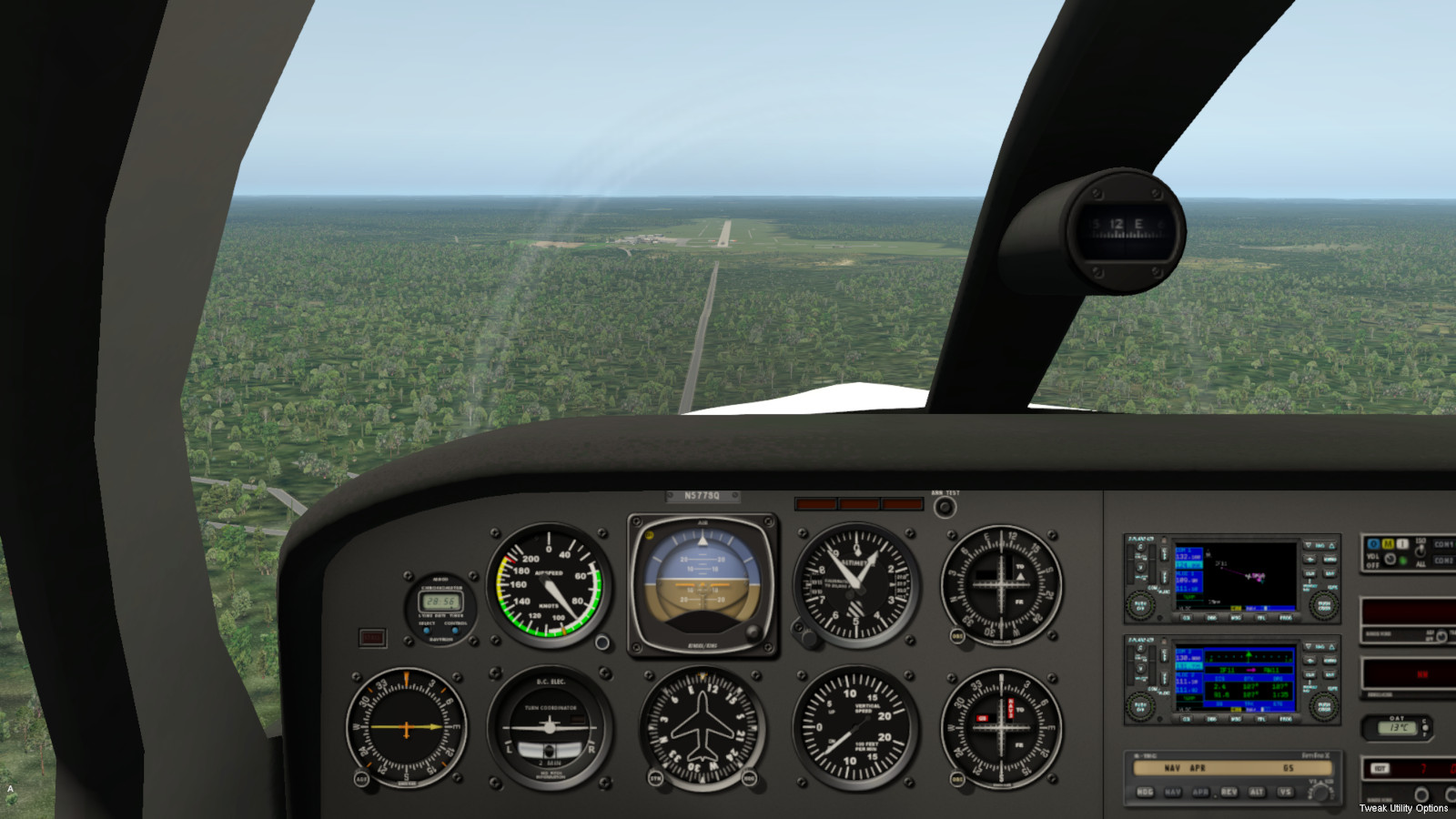Viewport: 1456px width, 819px height.
Task: Click the altimeter's barometric setting knob
Action: (x=807, y=636)
